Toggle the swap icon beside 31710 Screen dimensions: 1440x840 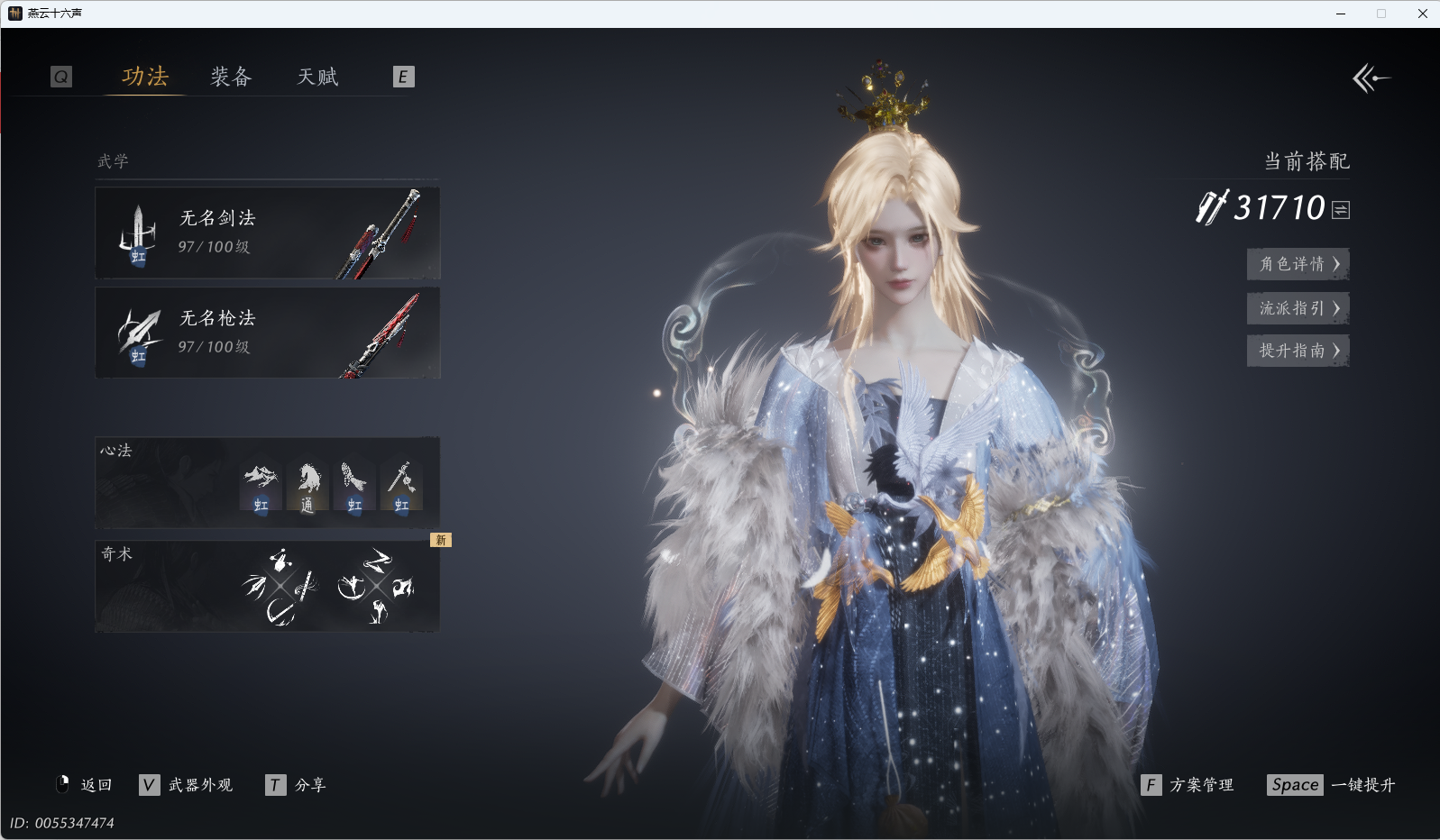click(x=1341, y=210)
